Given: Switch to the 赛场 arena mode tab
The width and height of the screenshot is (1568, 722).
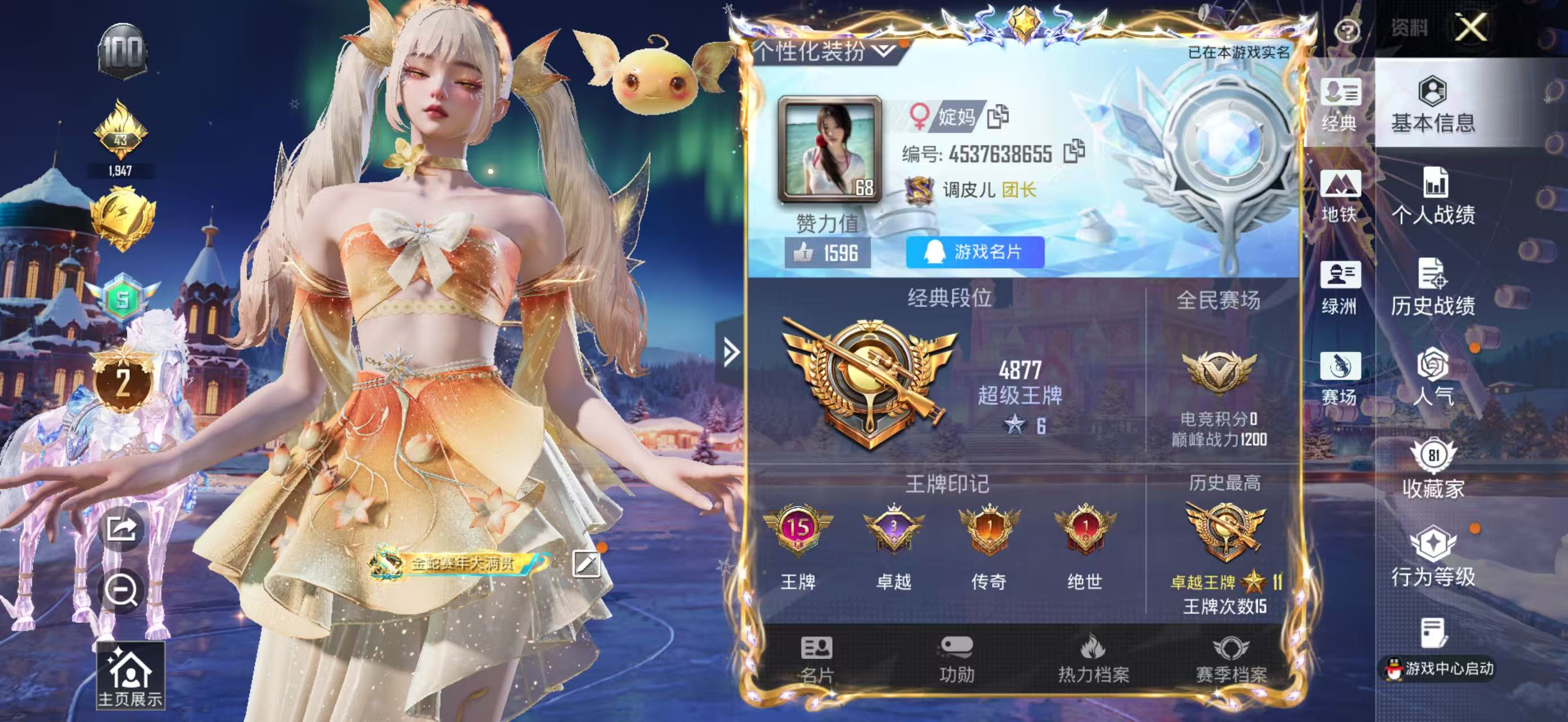Looking at the screenshot, I should [x=1339, y=378].
